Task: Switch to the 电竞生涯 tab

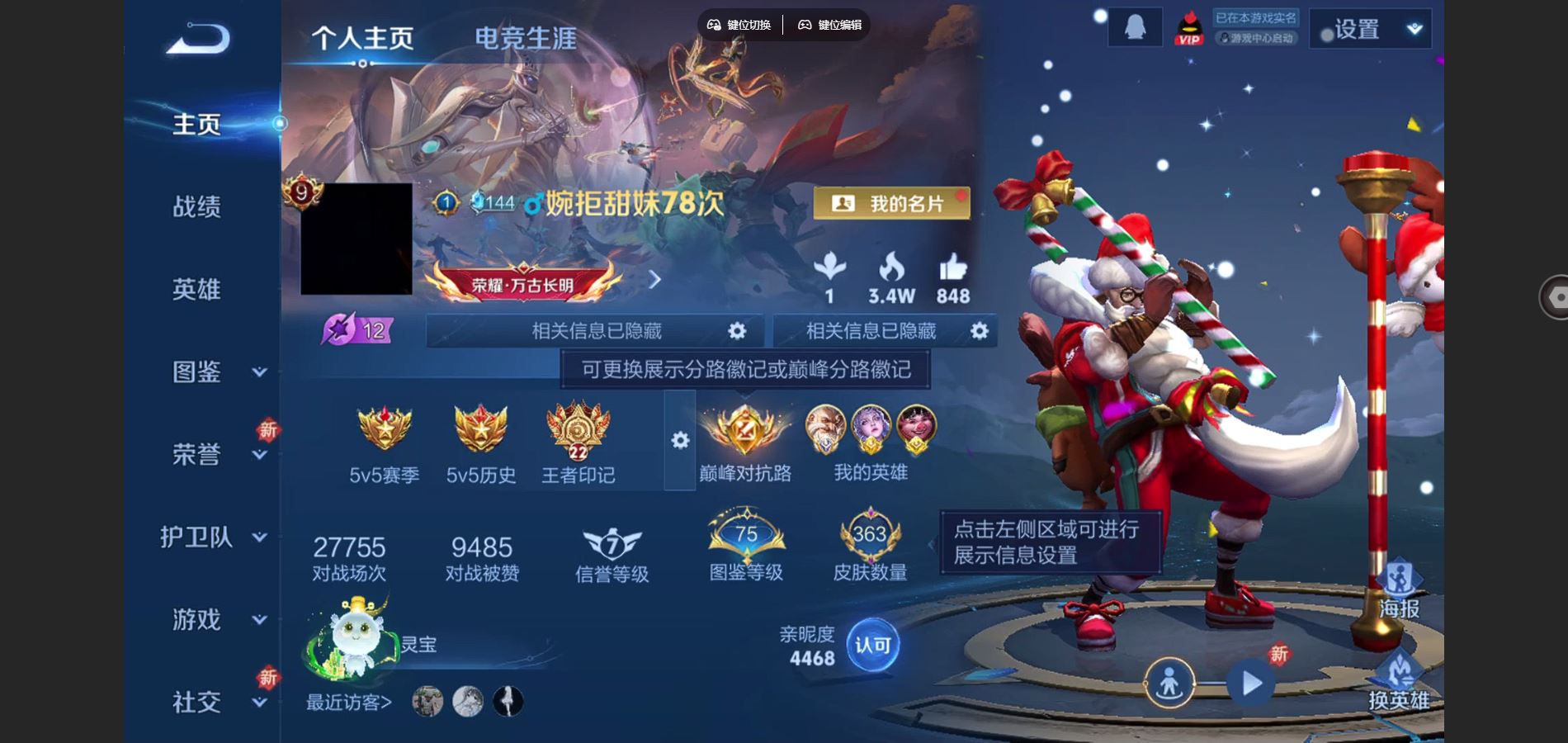Action: pos(525,38)
